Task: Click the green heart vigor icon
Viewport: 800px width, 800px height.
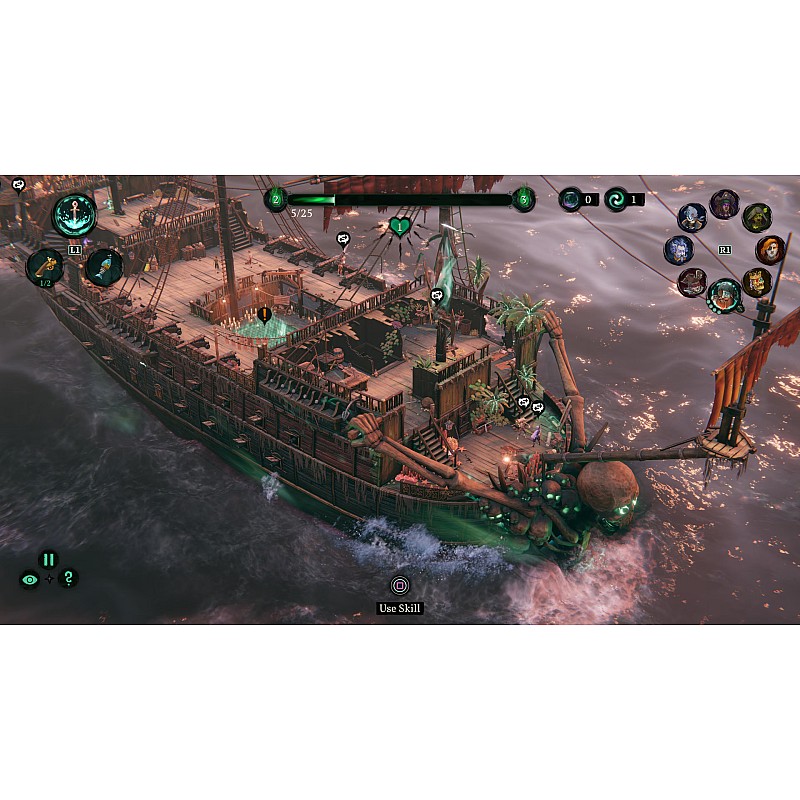Action: click(400, 227)
